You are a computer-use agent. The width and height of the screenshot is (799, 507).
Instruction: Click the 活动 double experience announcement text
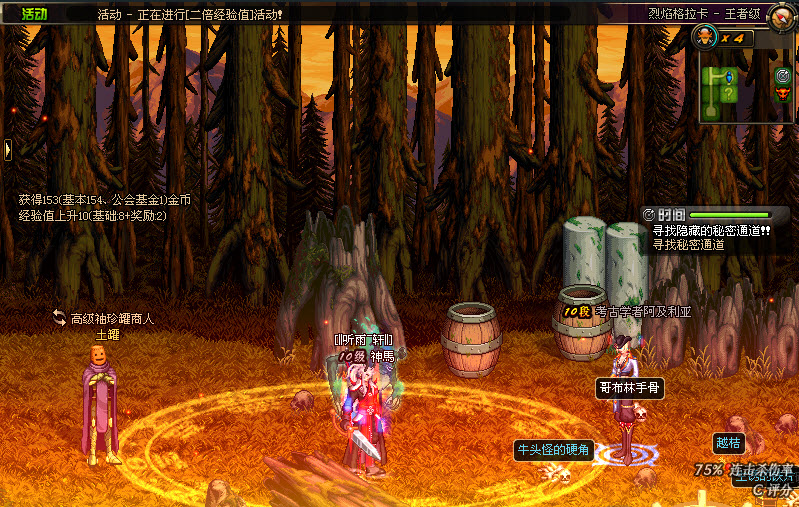point(190,15)
